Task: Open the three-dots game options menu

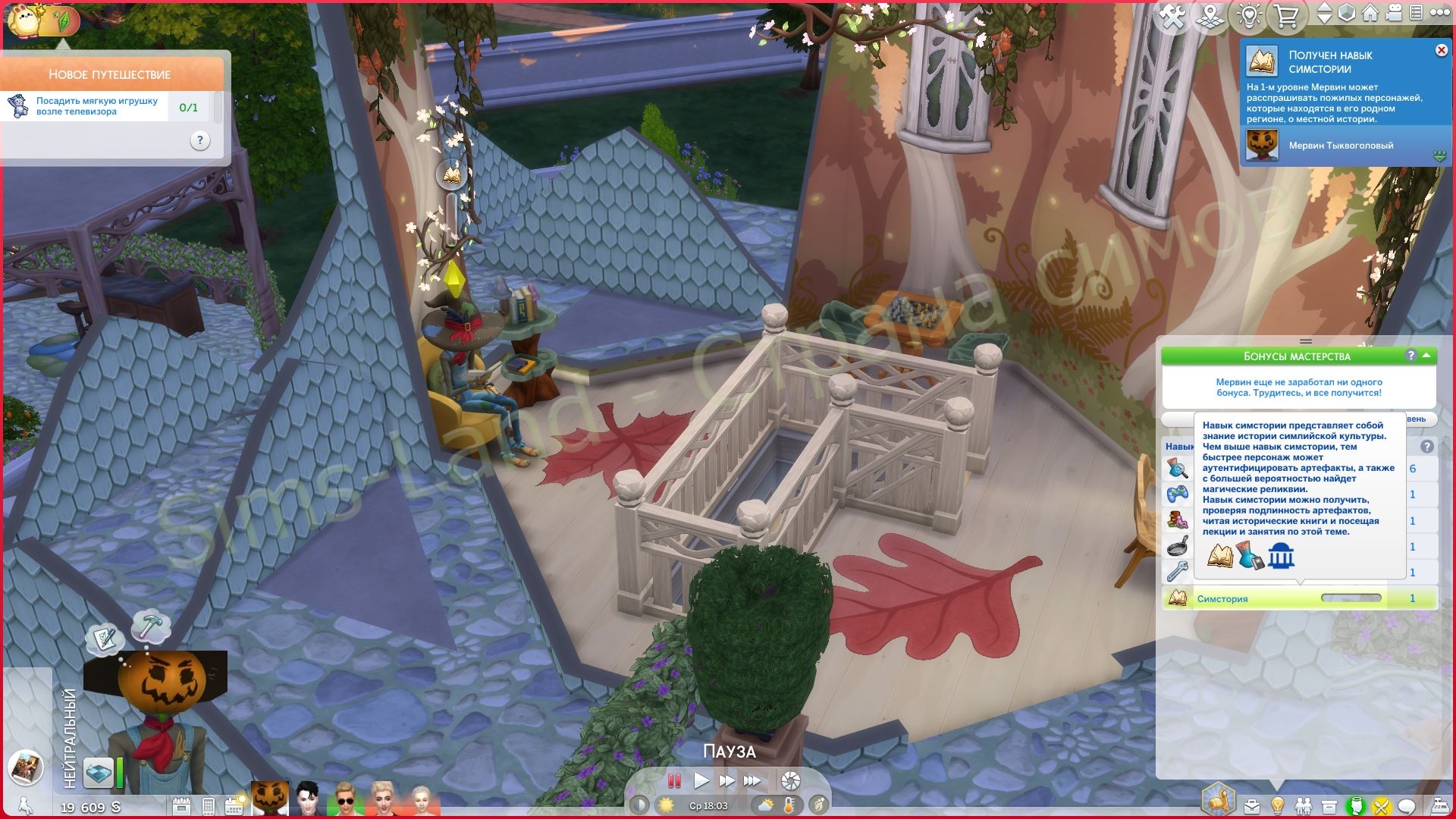Action: 1438,14
